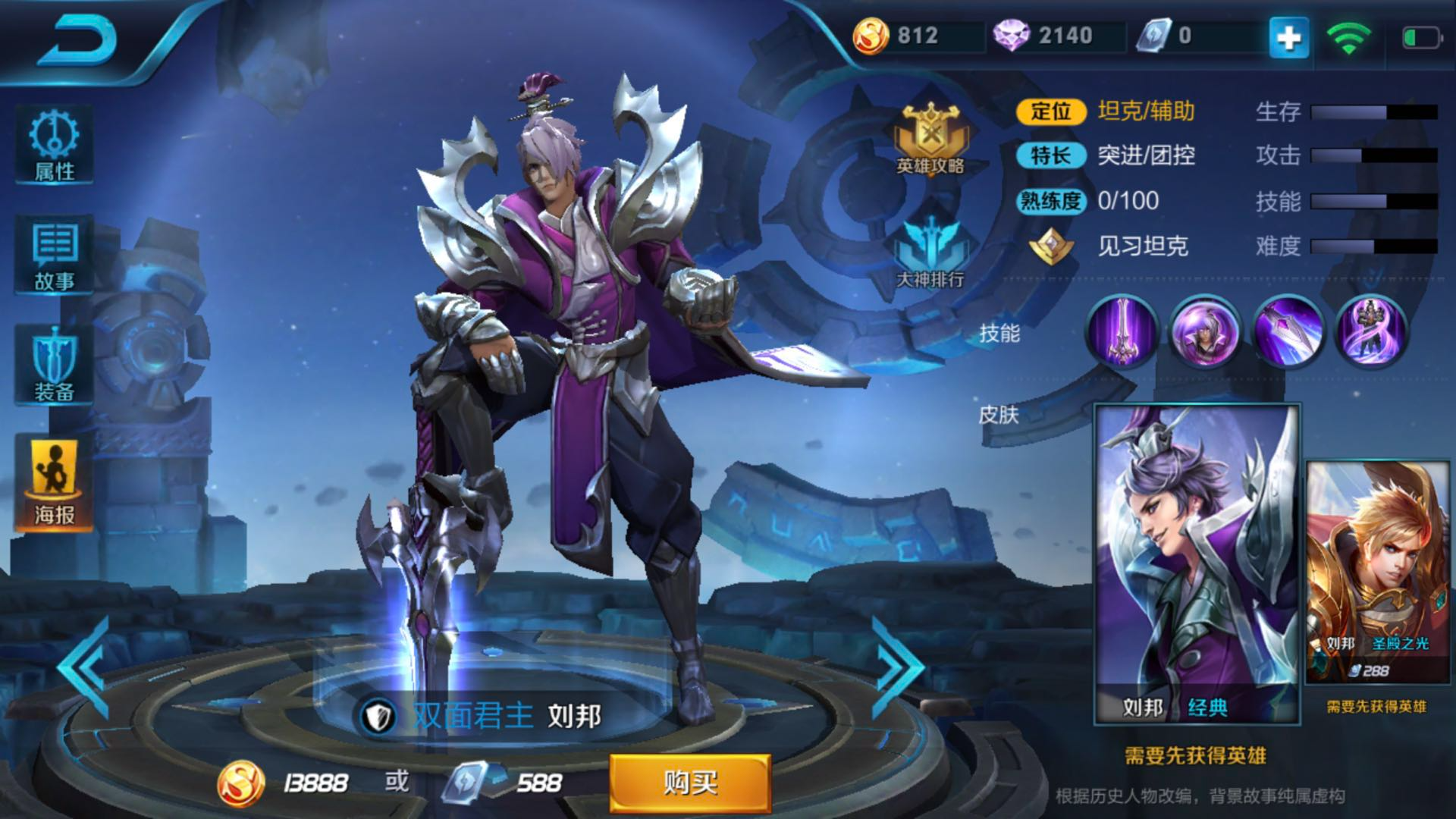
Task: Go back with the return arrow
Action: pos(78,42)
